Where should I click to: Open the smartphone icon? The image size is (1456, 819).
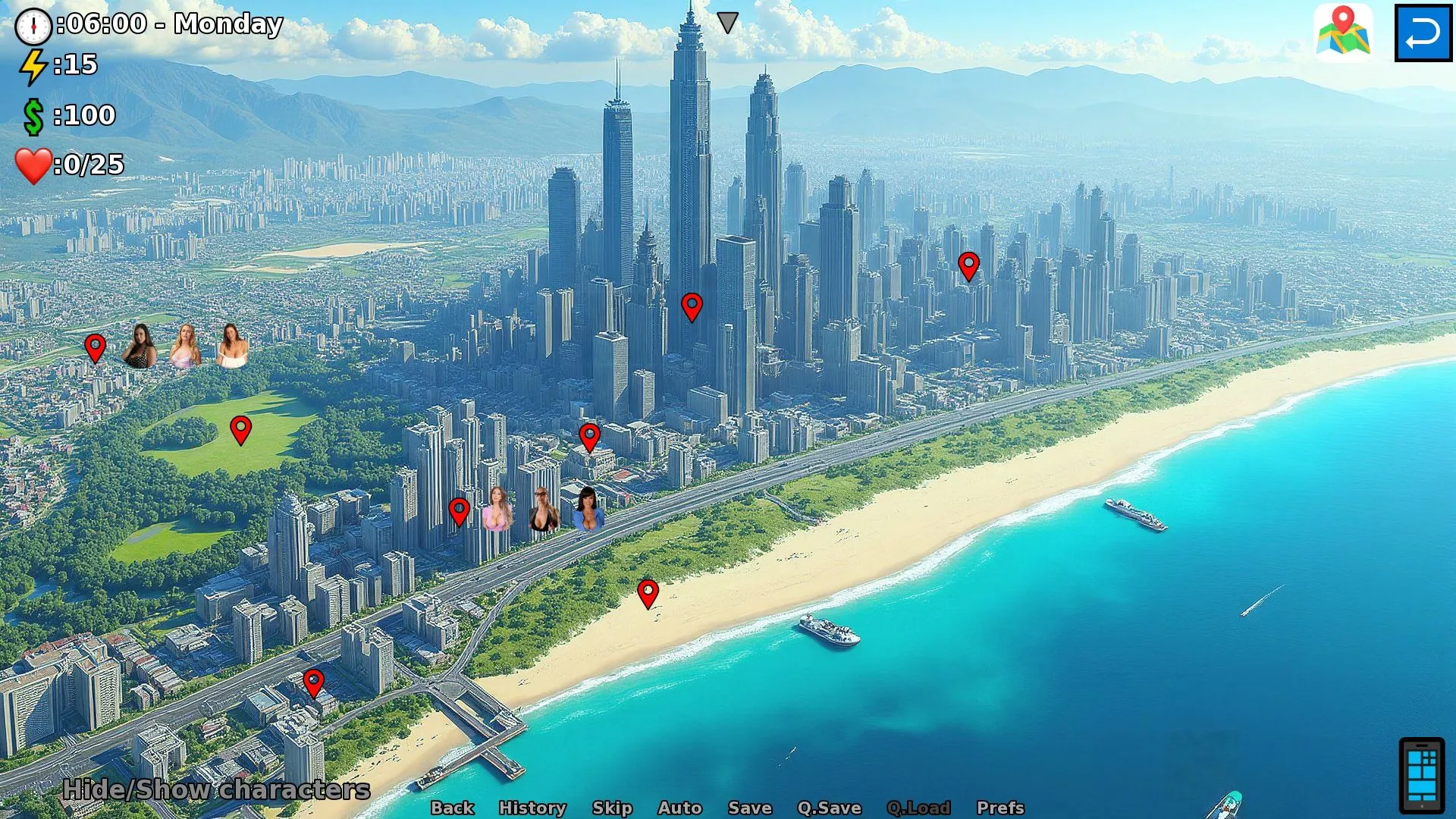[1421, 774]
